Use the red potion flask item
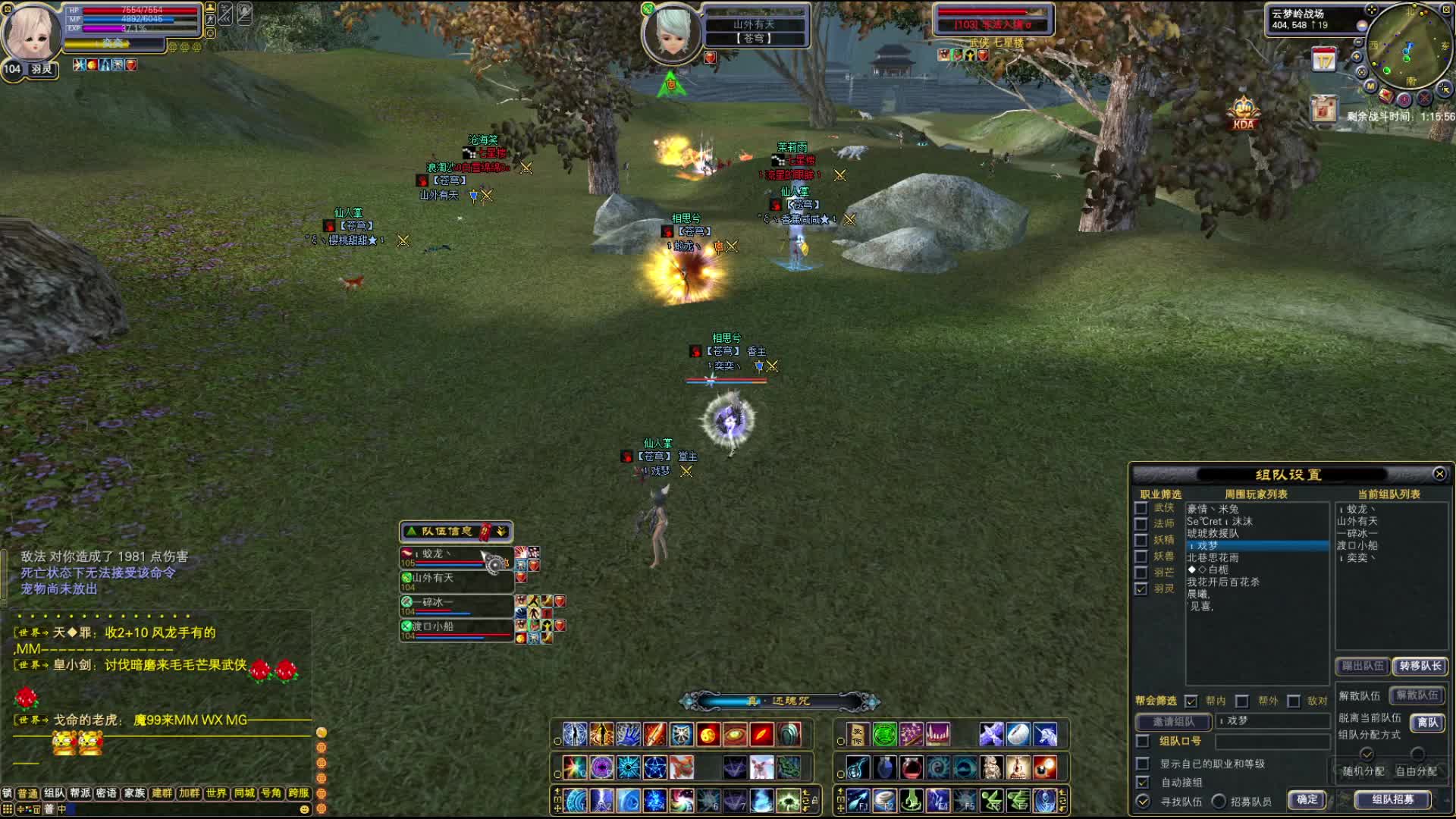This screenshot has width=1456, height=819. tap(912, 767)
